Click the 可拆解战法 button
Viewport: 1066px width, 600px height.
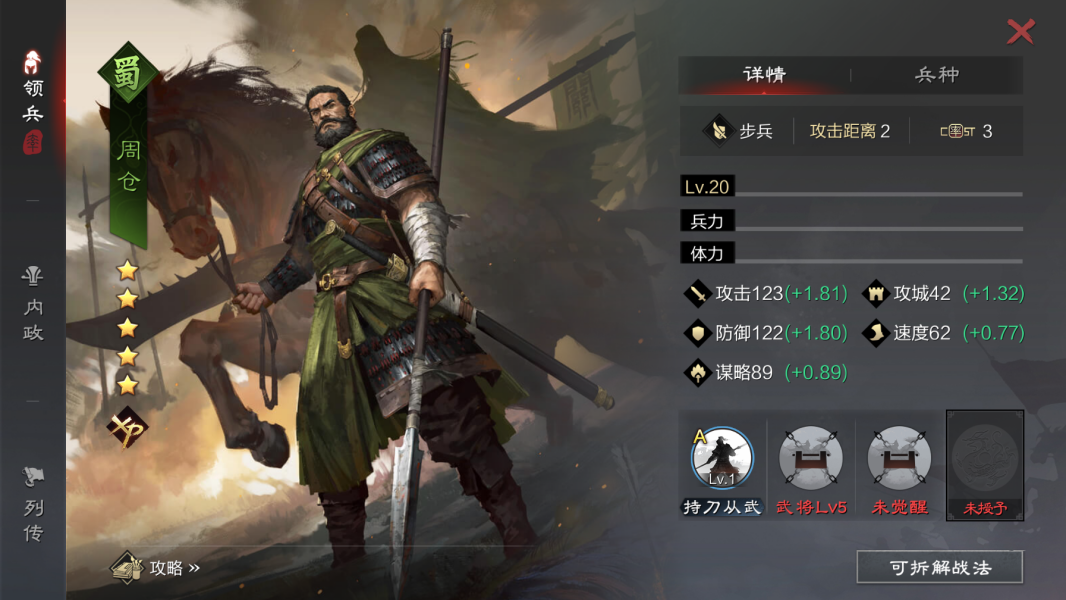[939, 567]
